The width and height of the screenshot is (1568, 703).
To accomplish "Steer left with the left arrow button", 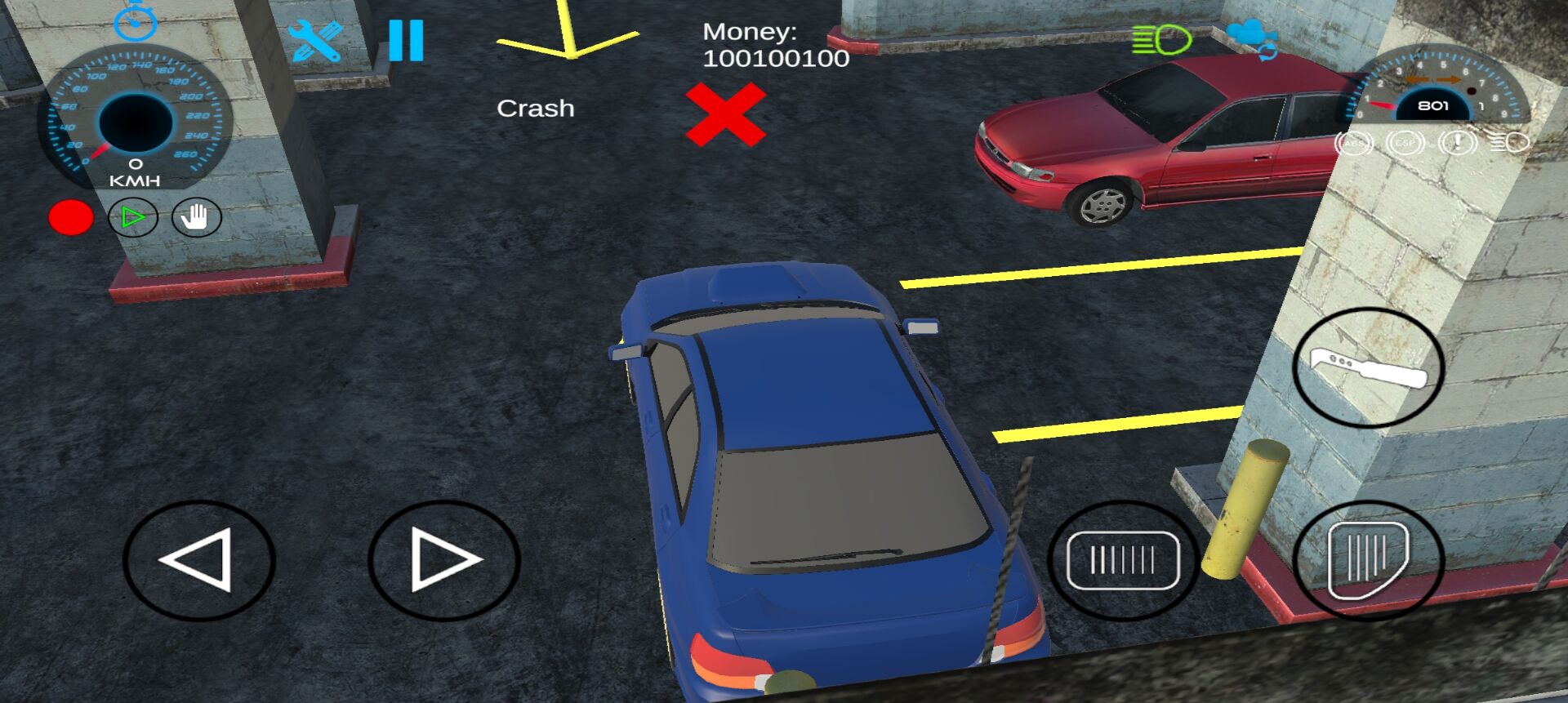I will coord(199,560).
